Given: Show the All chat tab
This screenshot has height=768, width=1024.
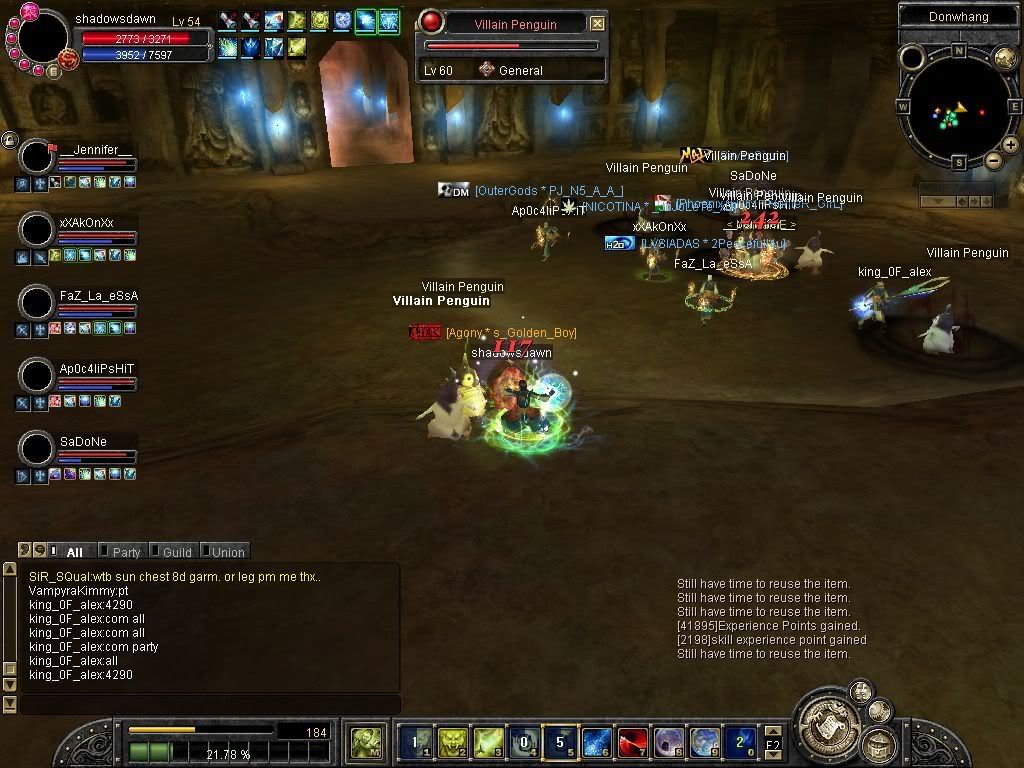Looking at the screenshot, I should click(x=74, y=552).
